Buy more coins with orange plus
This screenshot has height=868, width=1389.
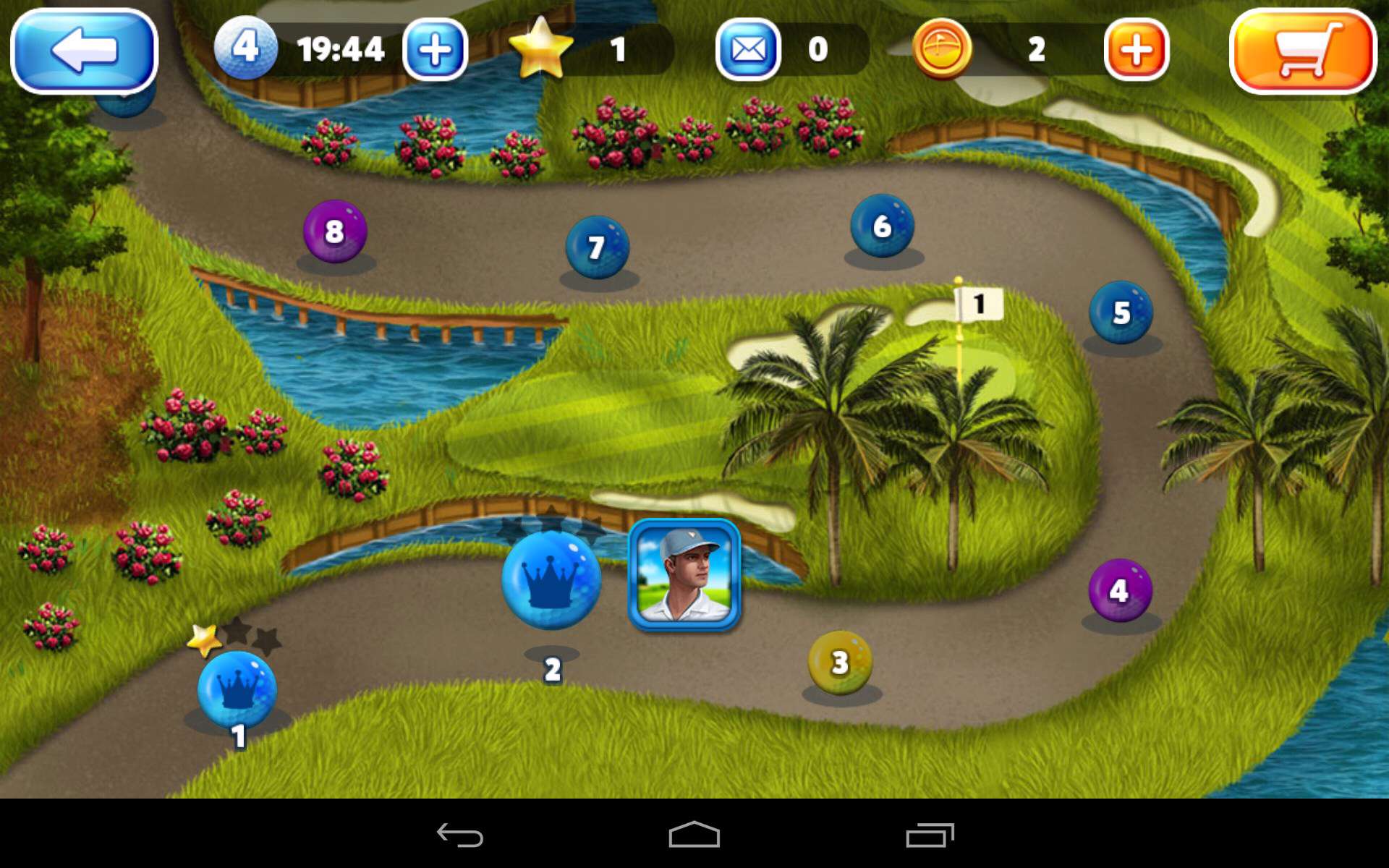1136,50
